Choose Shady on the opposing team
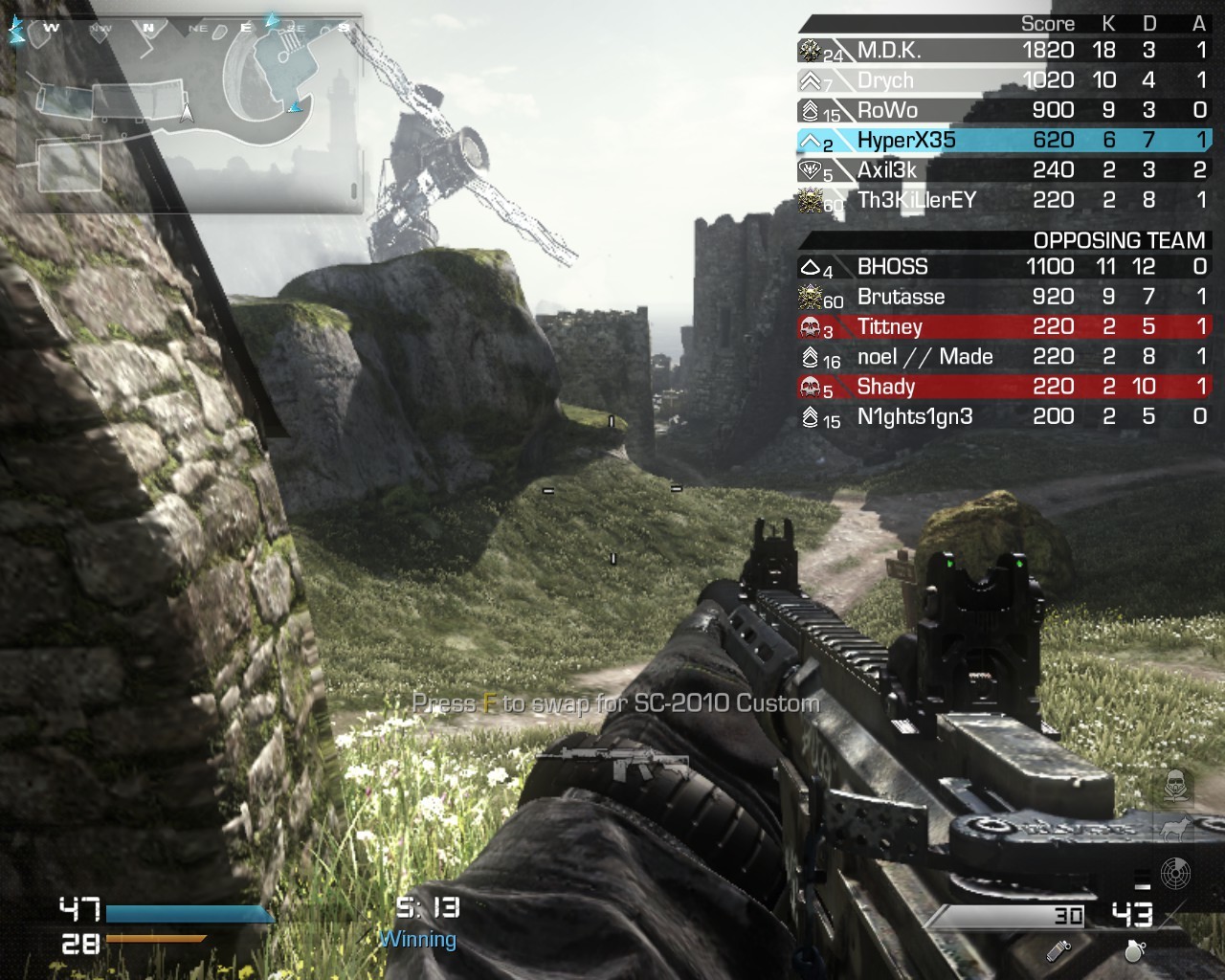Image resolution: width=1225 pixels, height=980 pixels. coord(1004,387)
